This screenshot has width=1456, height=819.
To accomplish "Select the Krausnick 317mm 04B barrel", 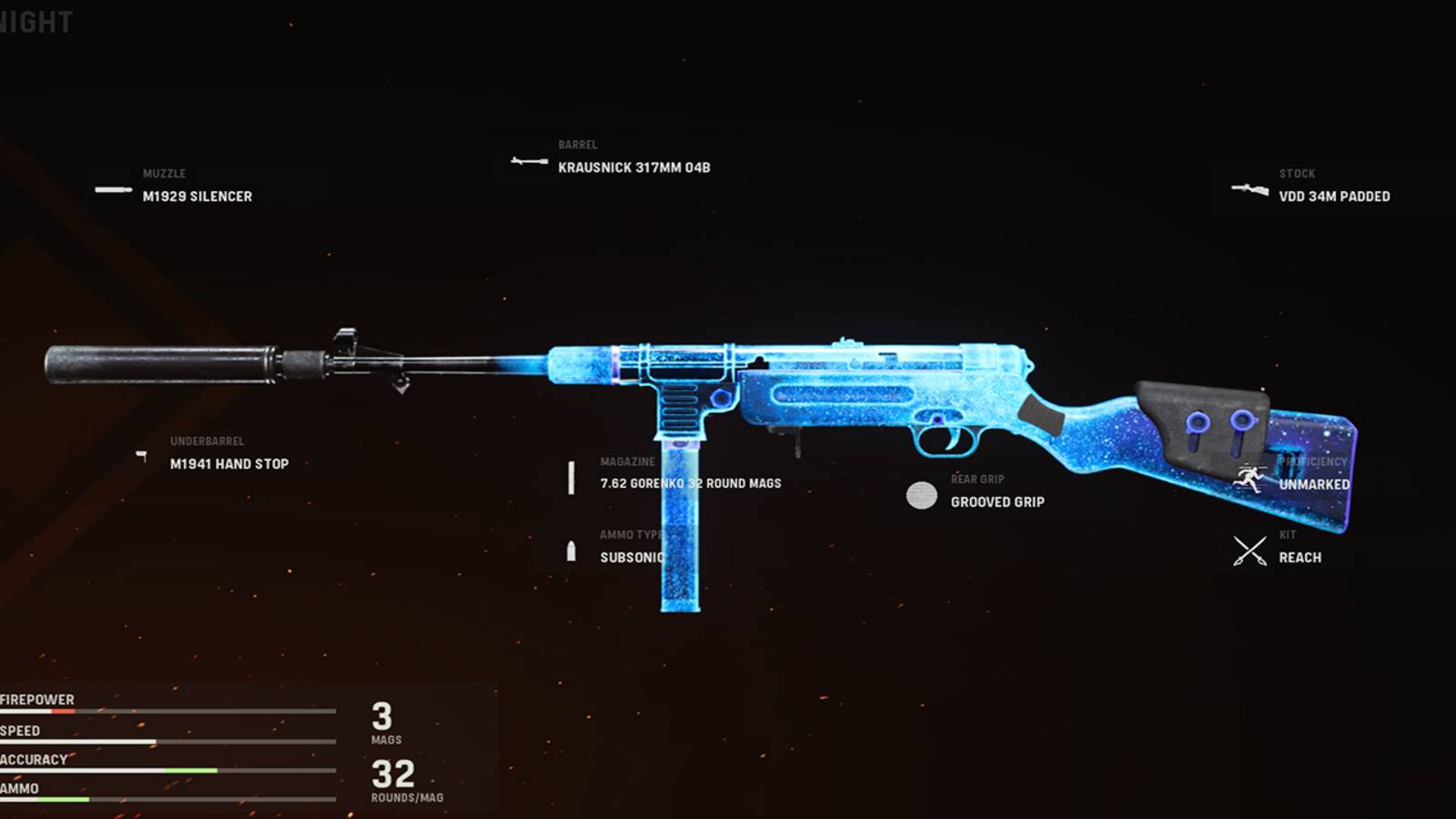I will click(637, 167).
